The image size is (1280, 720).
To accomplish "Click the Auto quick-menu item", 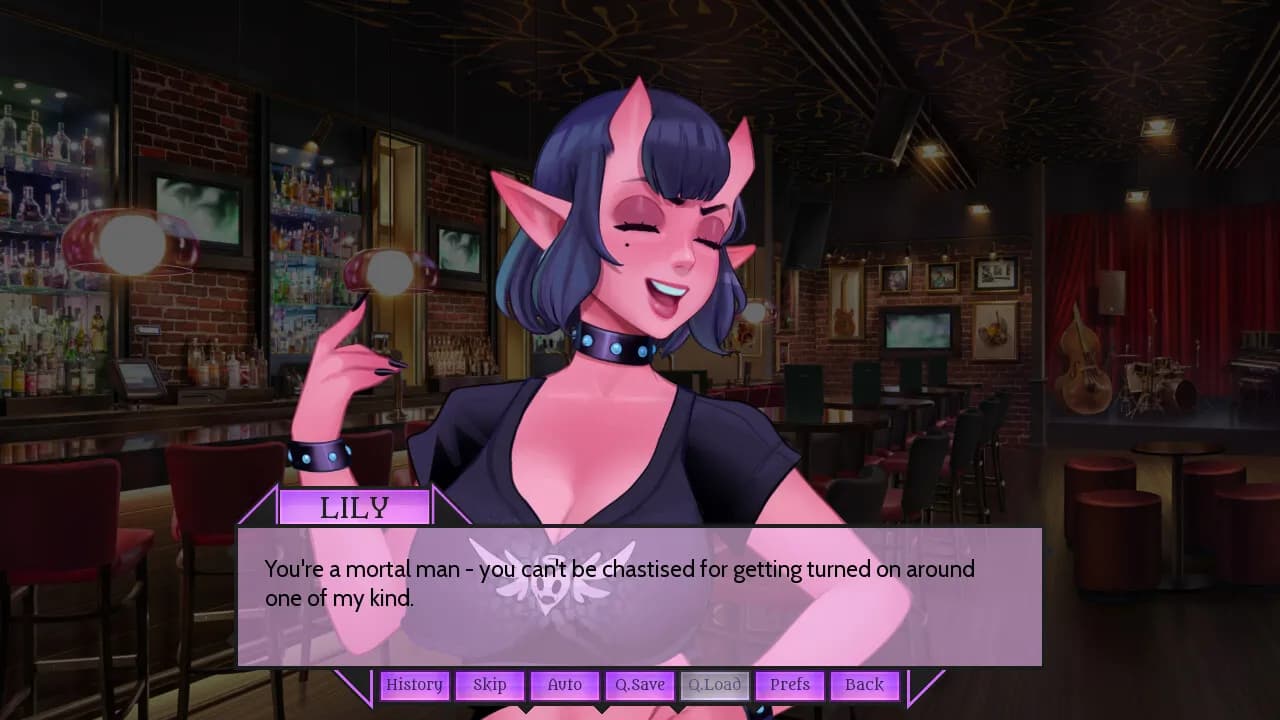I will click(x=564, y=685).
